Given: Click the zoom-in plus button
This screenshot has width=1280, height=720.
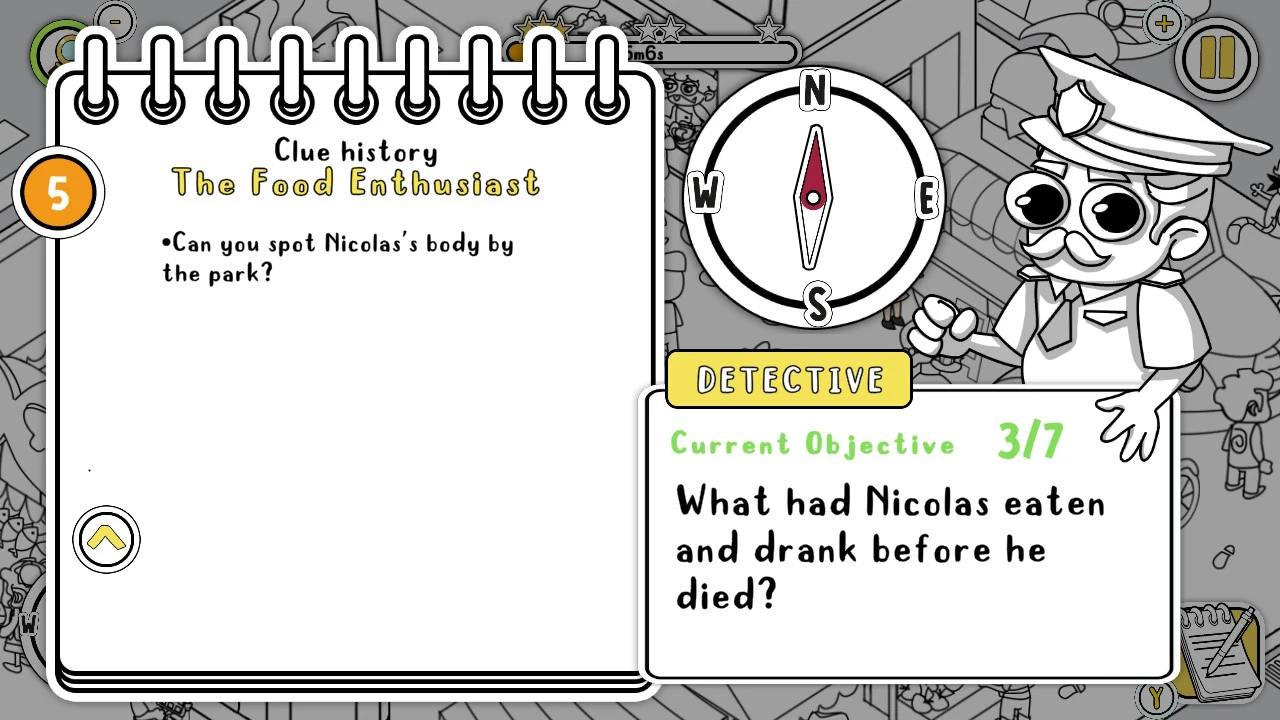Looking at the screenshot, I should (1162, 24).
